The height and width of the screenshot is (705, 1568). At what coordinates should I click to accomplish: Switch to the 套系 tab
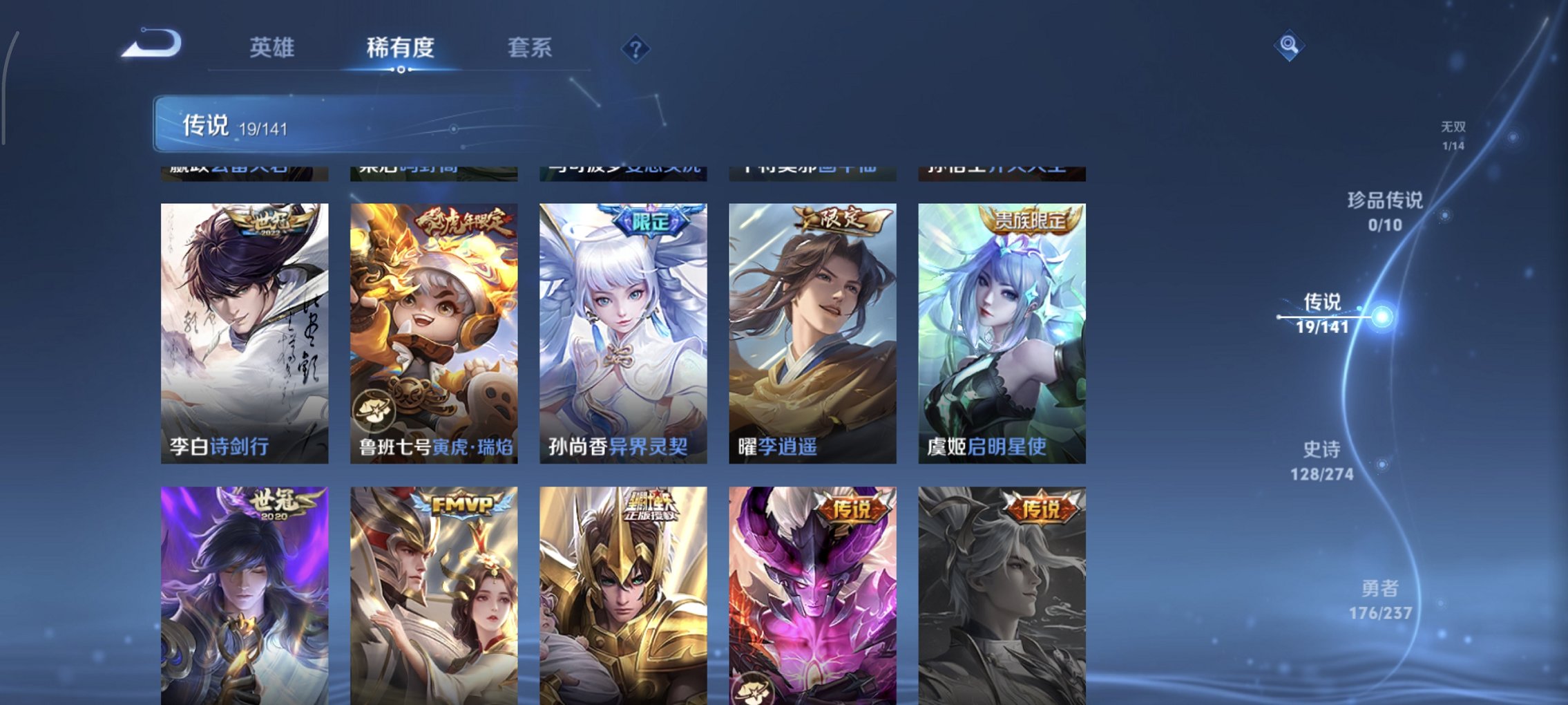click(x=528, y=48)
